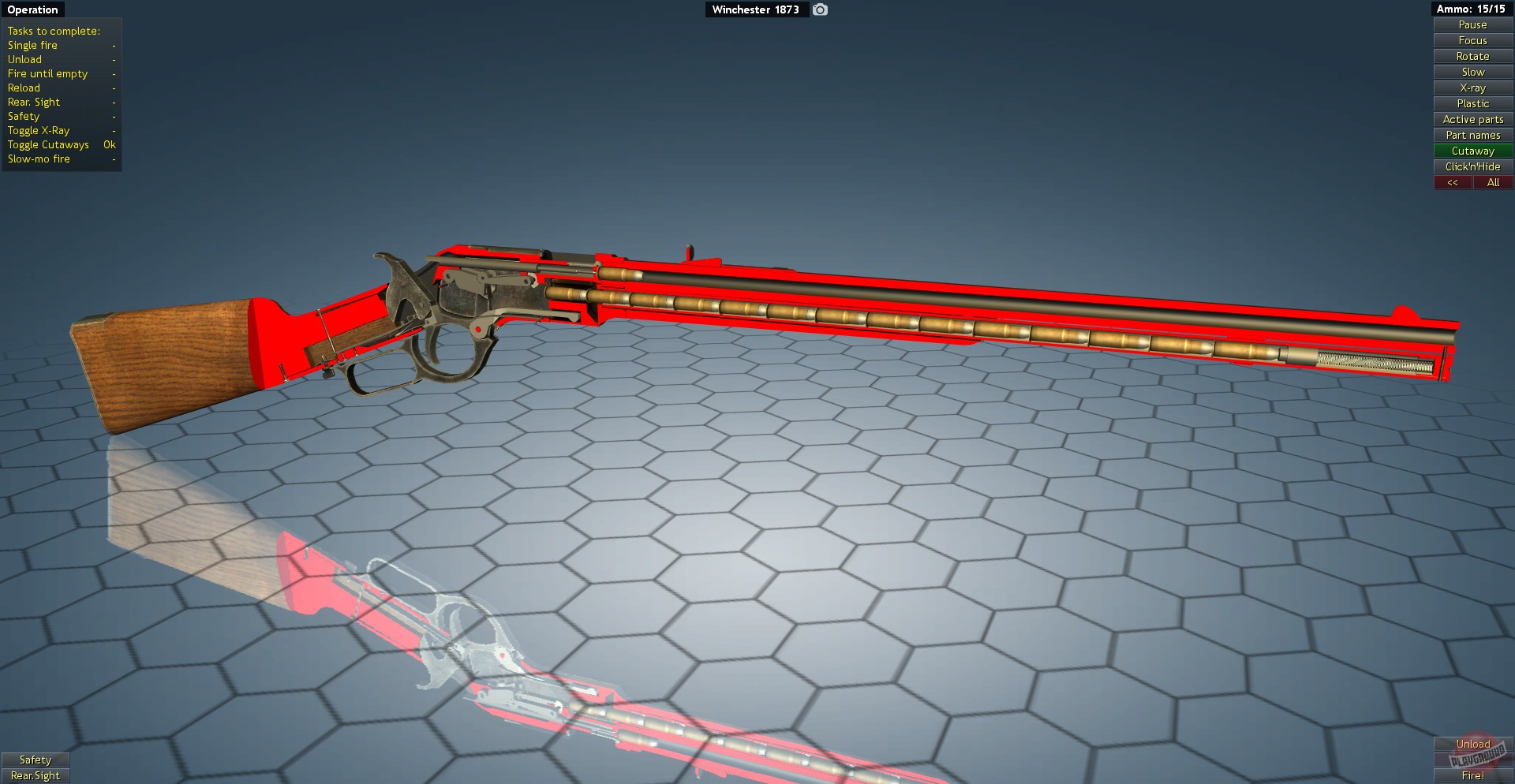Activate Slow motion mode
The image size is (1515, 784).
click(x=1472, y=72)
